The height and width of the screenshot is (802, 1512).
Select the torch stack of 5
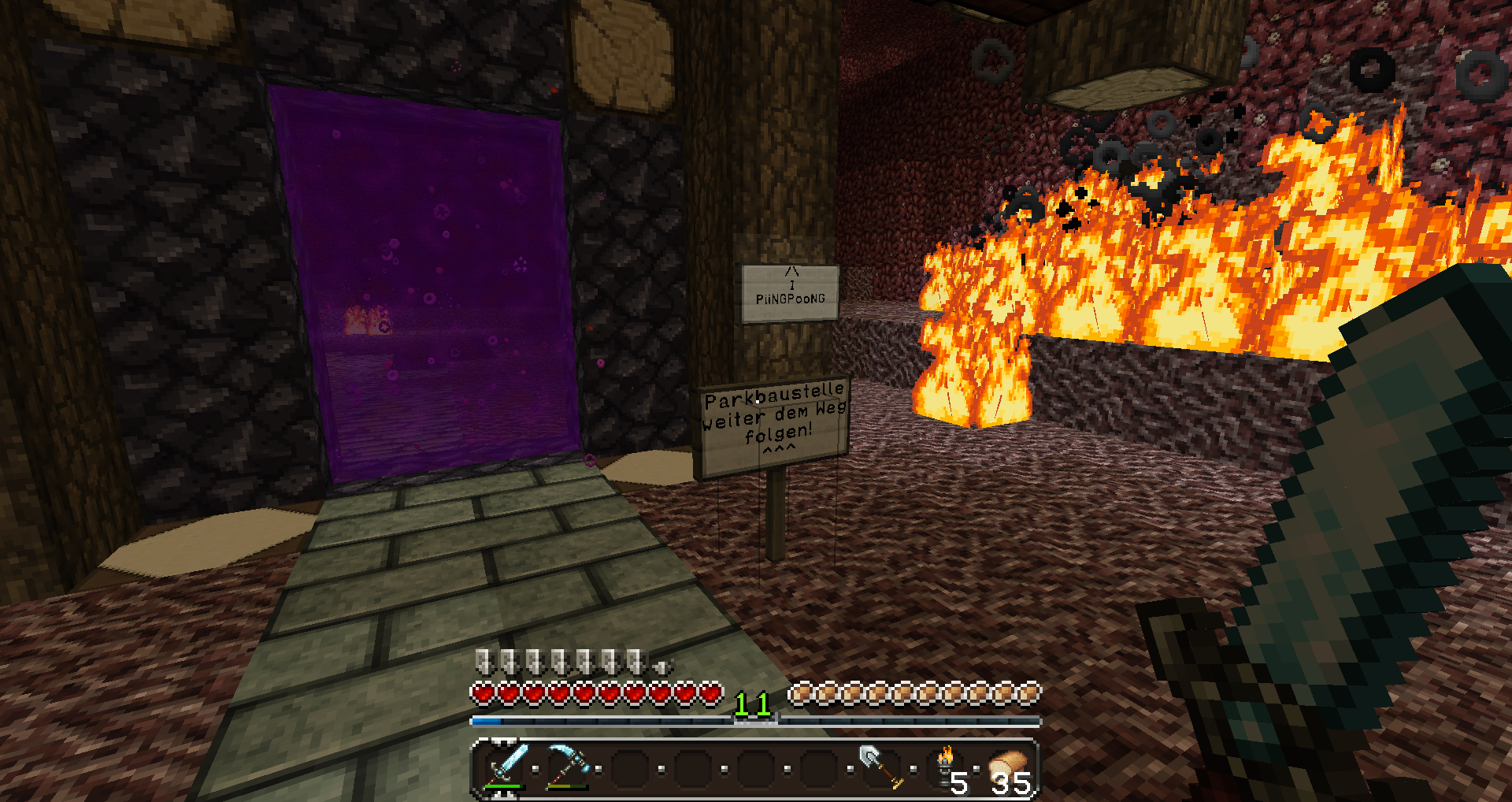coord(945,767)
